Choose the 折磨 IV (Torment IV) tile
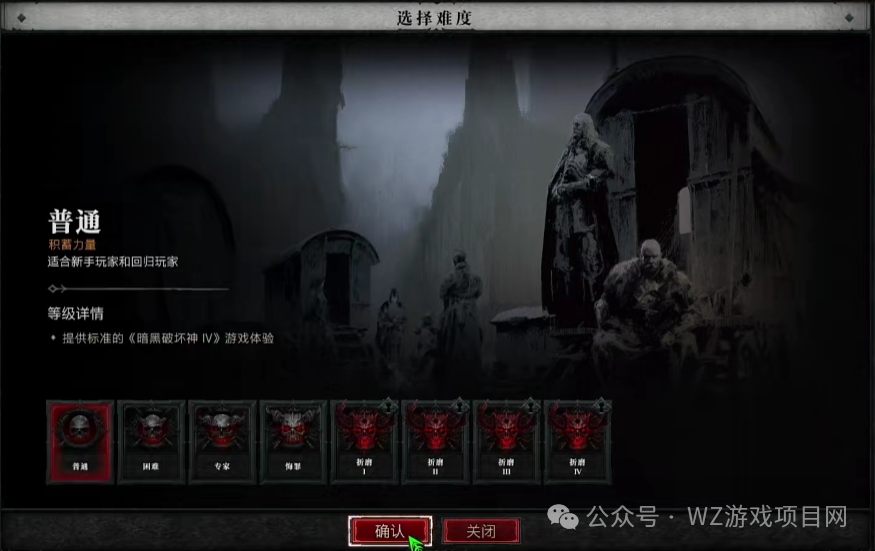The height and width of the screenshot is (551, 875). tap(577, 441)
